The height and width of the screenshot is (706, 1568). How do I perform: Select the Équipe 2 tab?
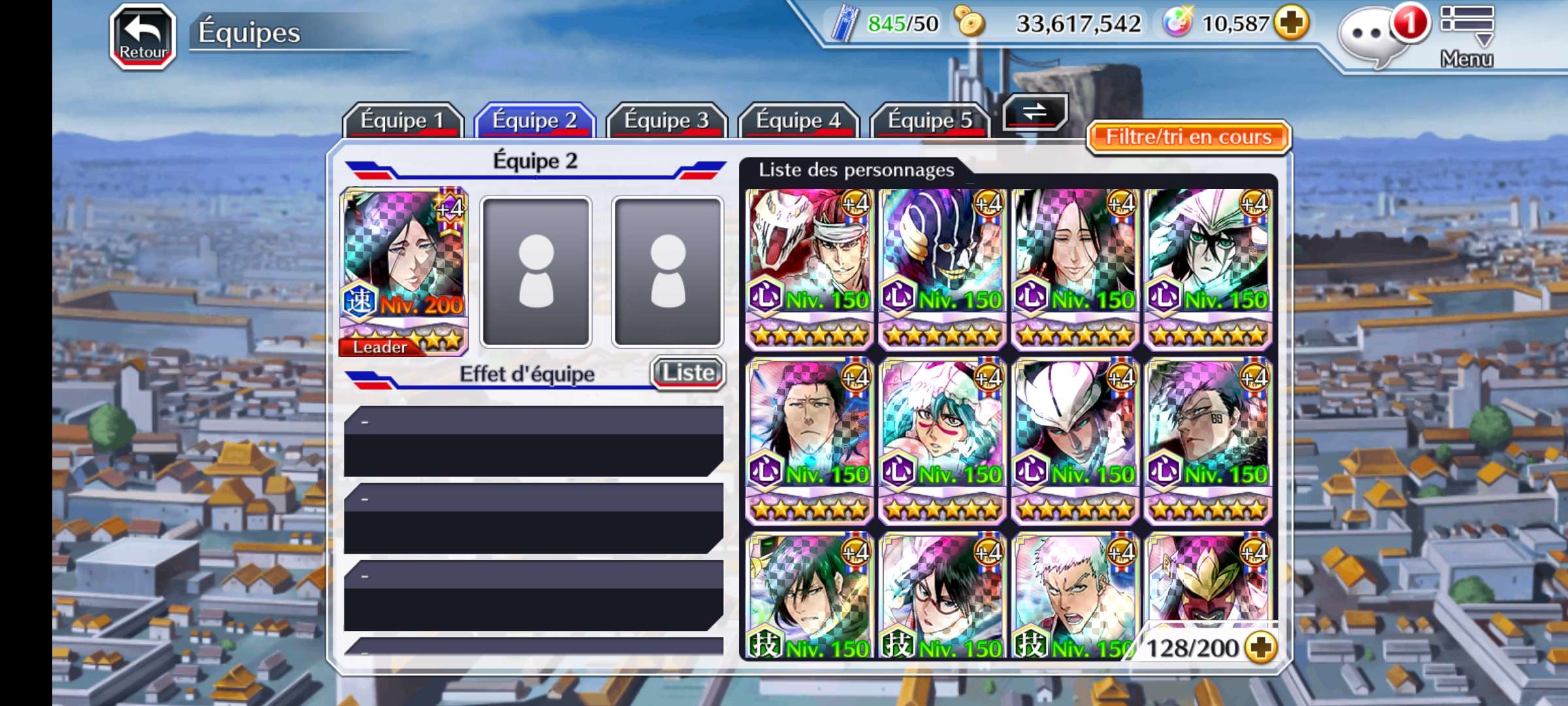(534, 120)
